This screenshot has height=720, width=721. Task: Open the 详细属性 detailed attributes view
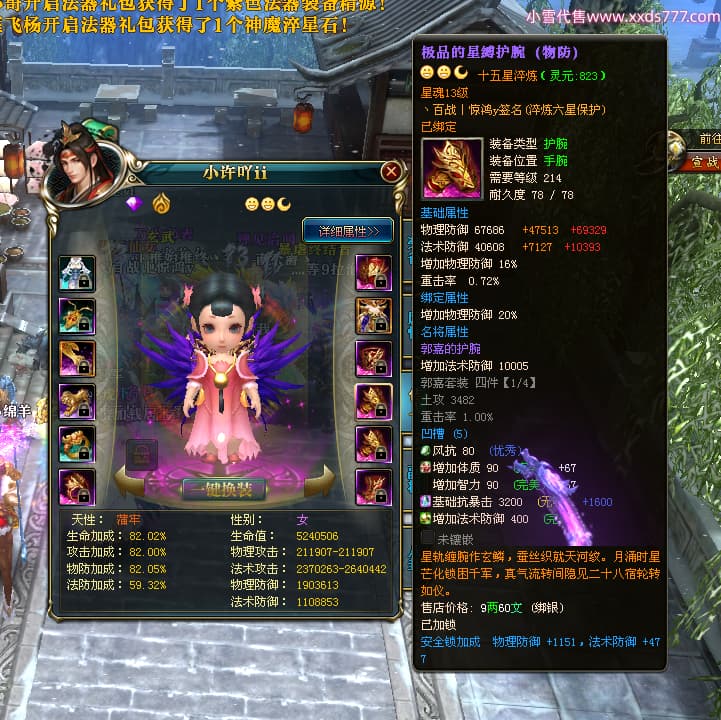coord(348,230)
